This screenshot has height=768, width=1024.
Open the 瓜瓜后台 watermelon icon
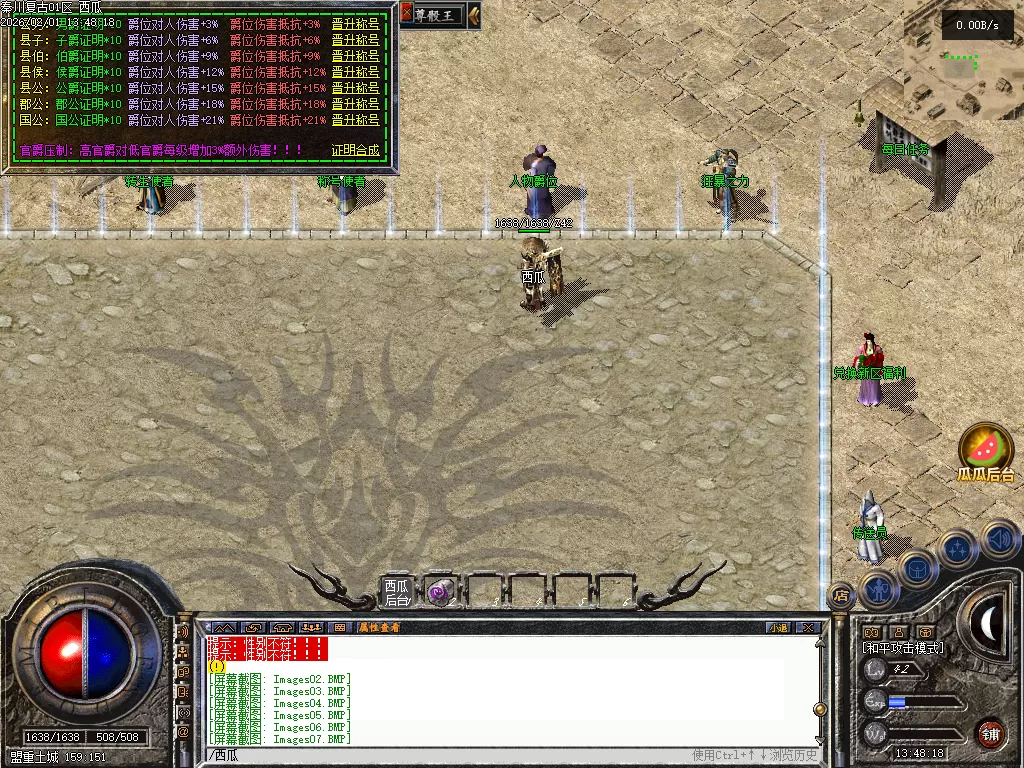(x=985, y=448)
